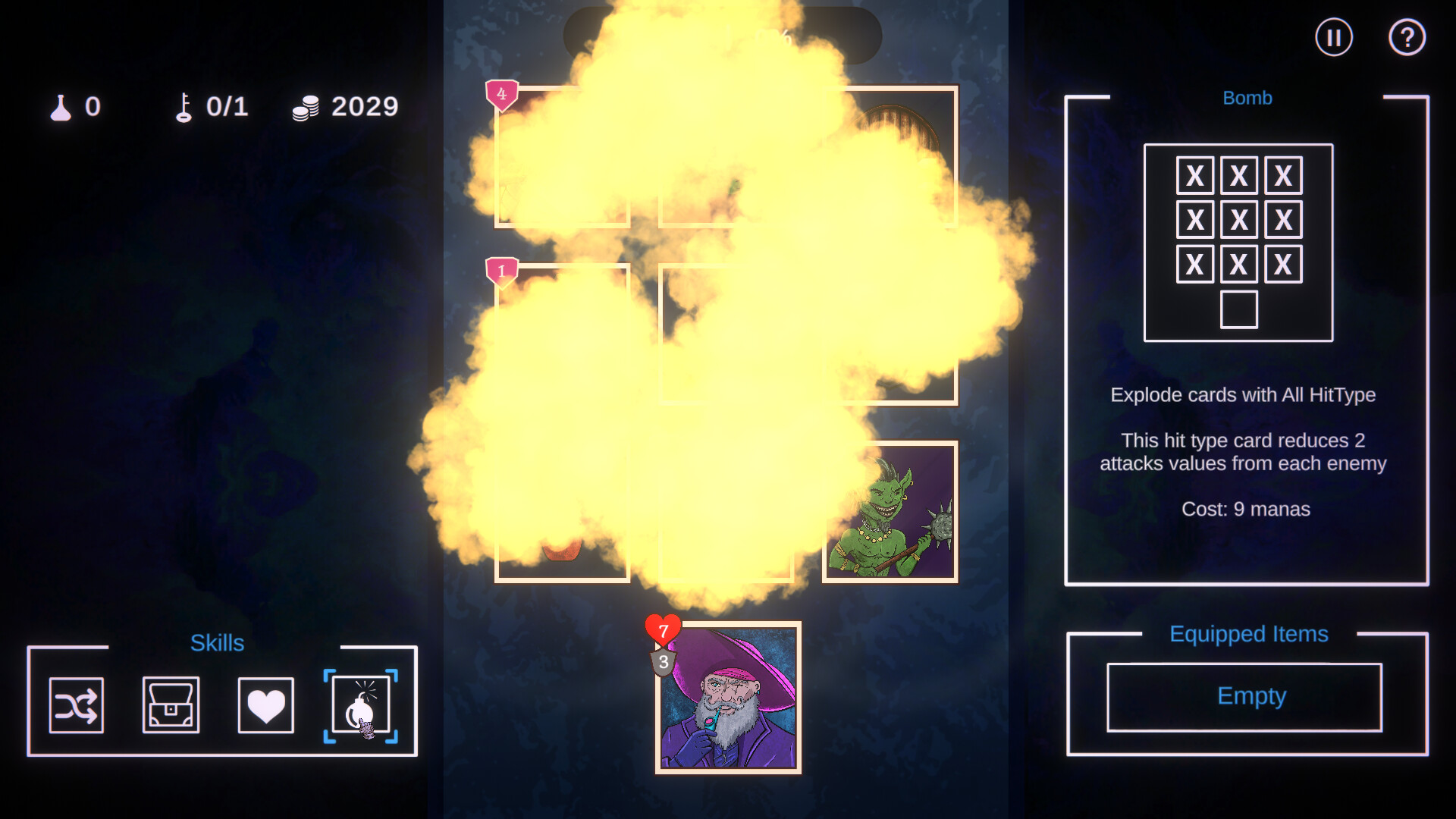Pause the game

pos(1333,37)
